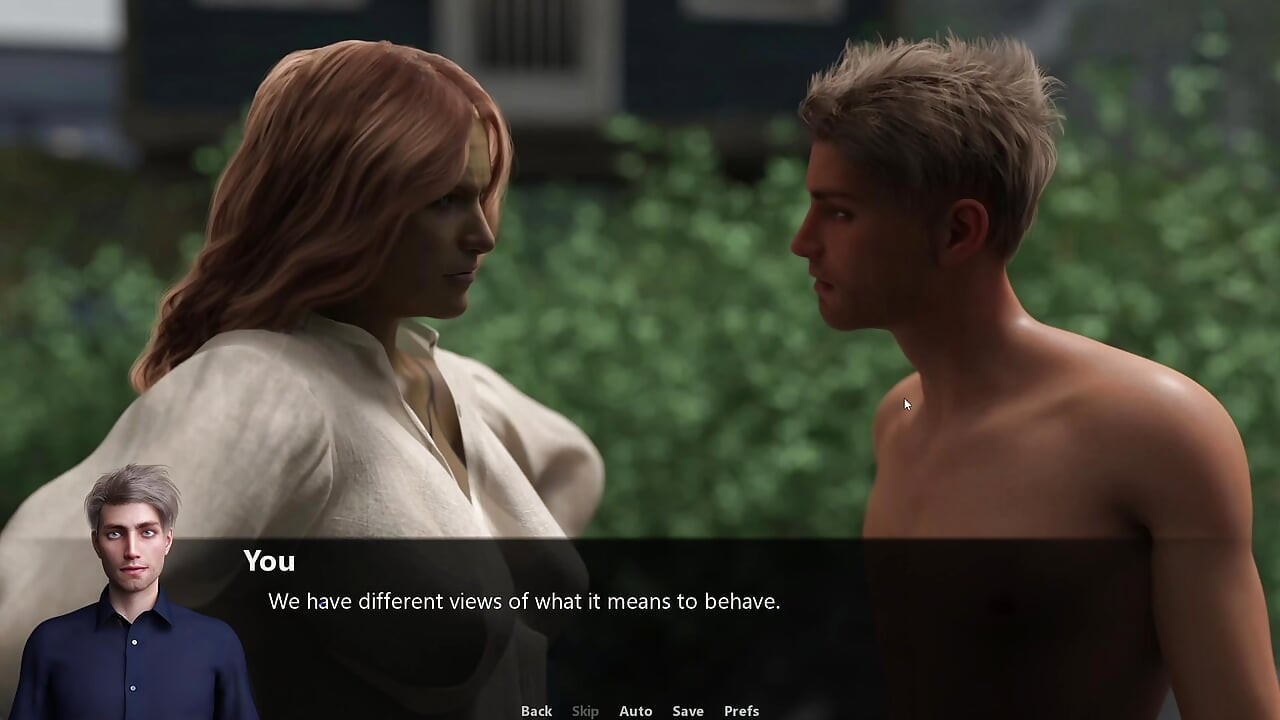The height and width of the screenshot is (720, 1280).
Task: Select Auto from the bottom menu
Action: pyautogui.click(x=636, y=710)
